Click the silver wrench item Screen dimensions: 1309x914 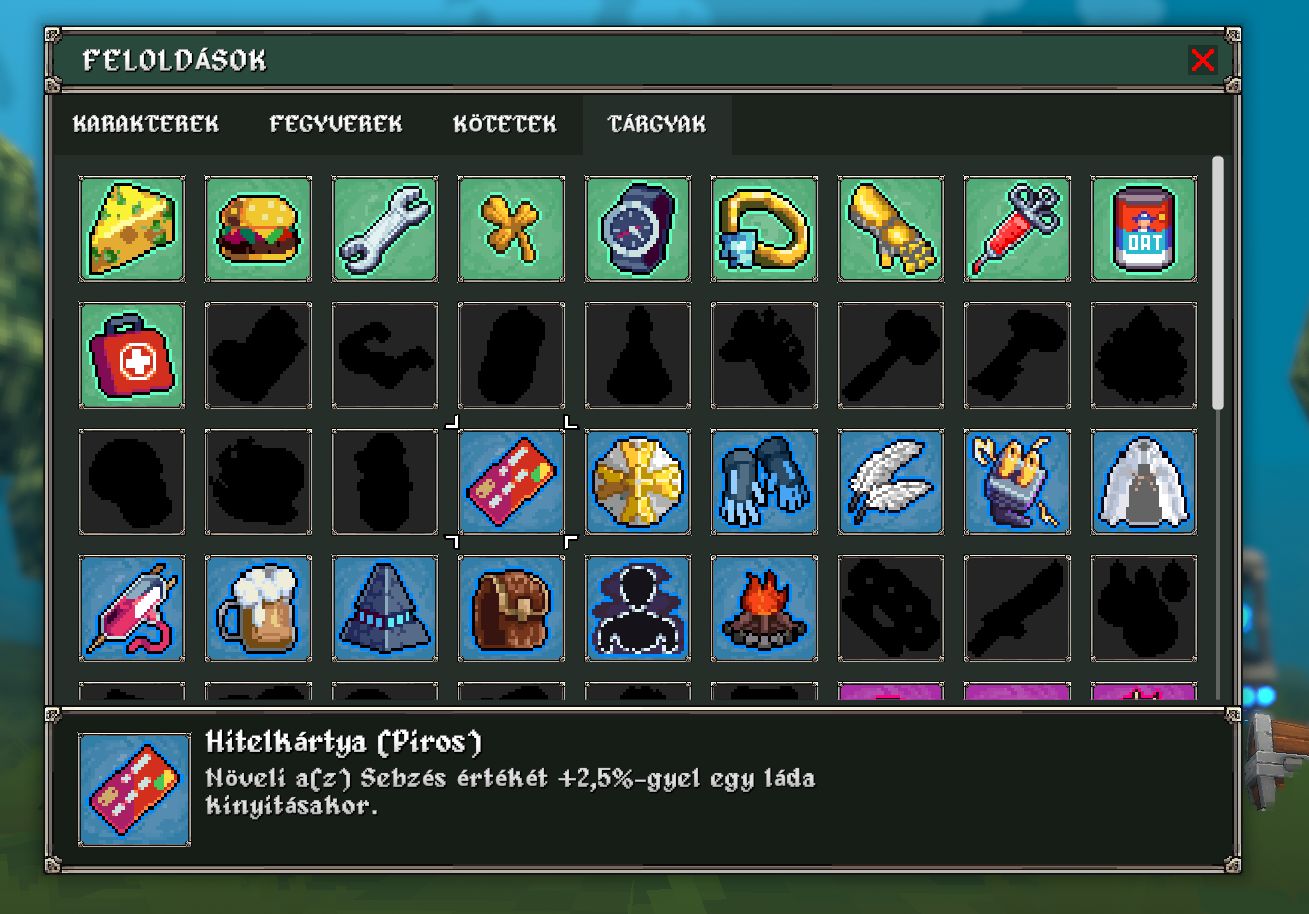tap(385, 229)
